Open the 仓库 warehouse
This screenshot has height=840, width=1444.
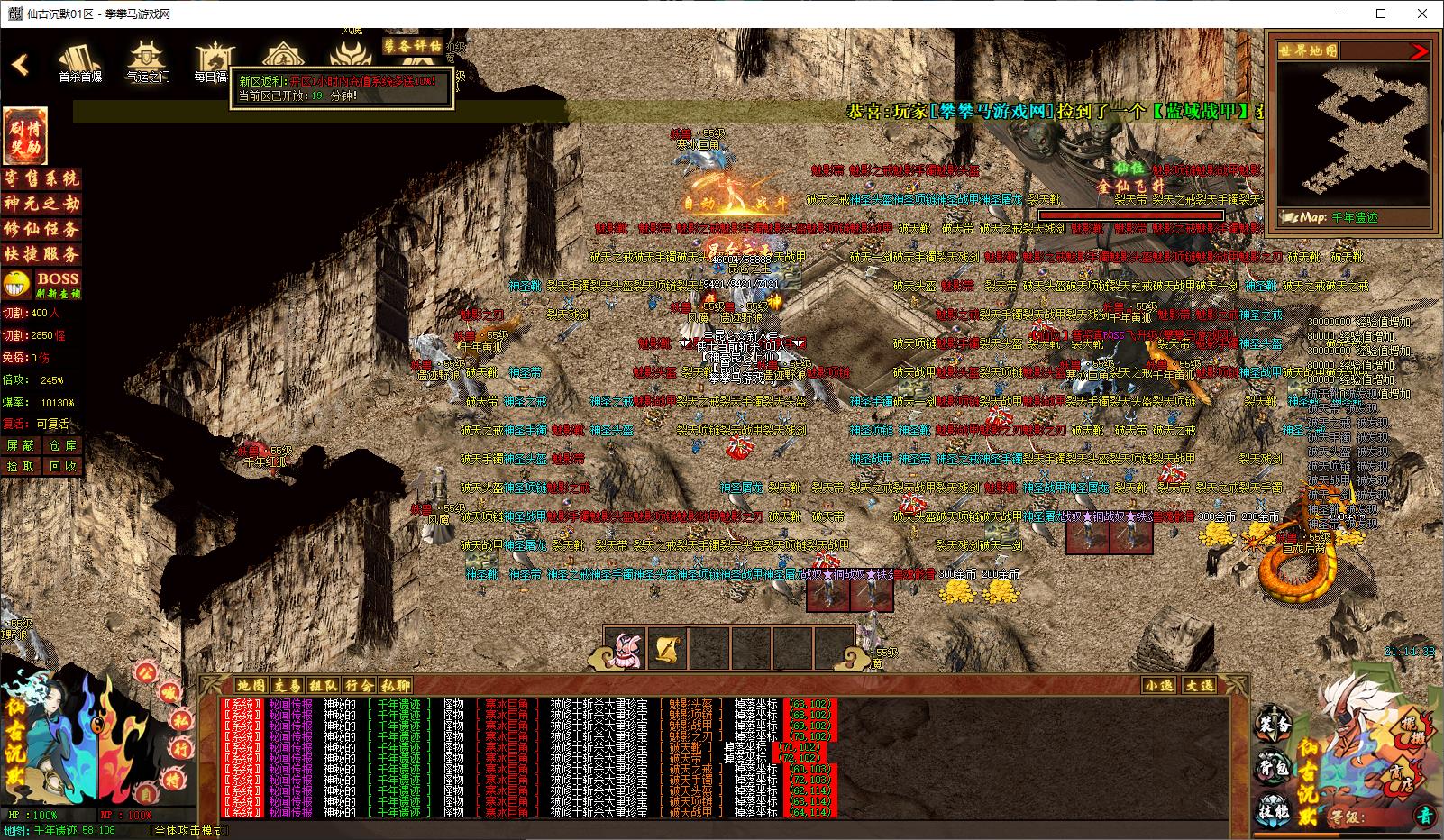pyautogui.click(x=63, y=445)
